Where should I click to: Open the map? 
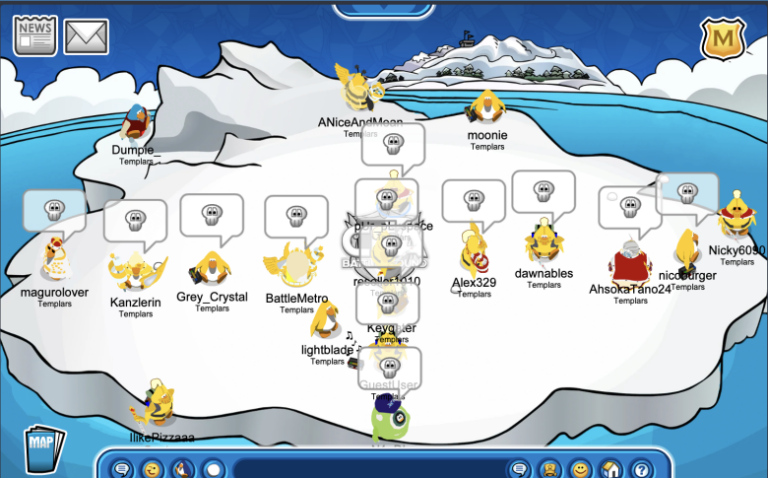(42, 448)
